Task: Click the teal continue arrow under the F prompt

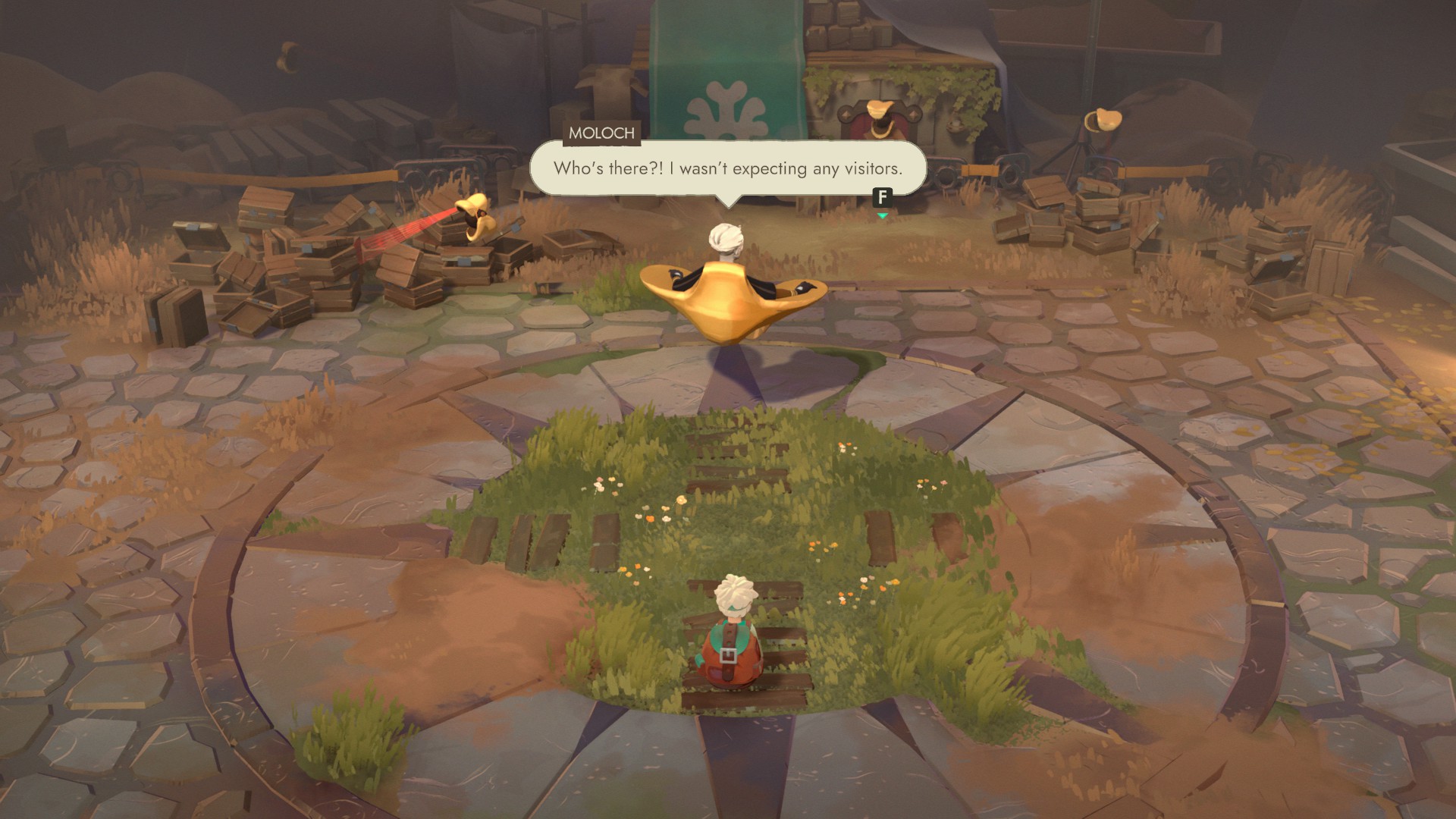Action: (882, 215)
